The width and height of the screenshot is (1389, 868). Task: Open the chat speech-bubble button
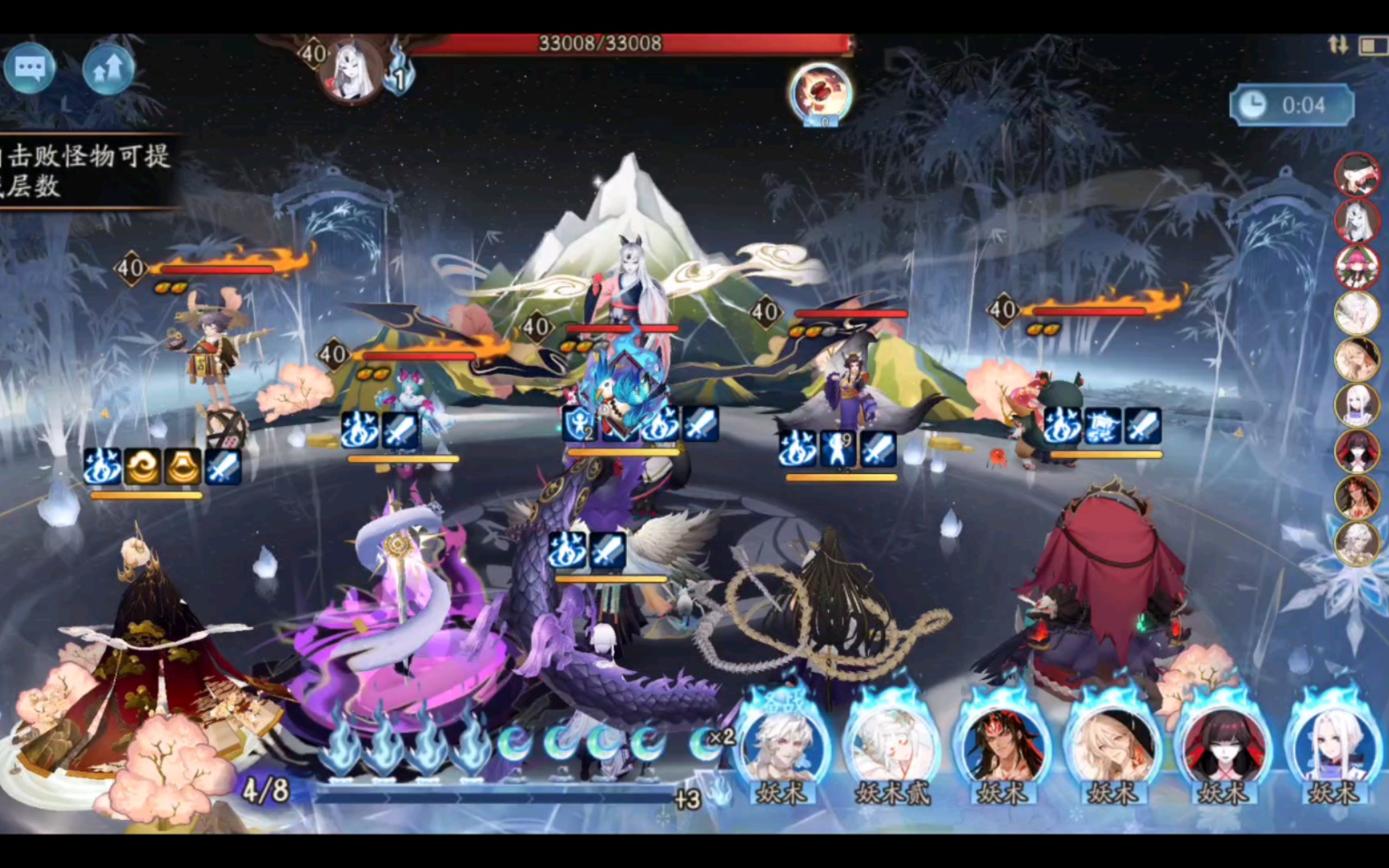[x=30, y=68]
